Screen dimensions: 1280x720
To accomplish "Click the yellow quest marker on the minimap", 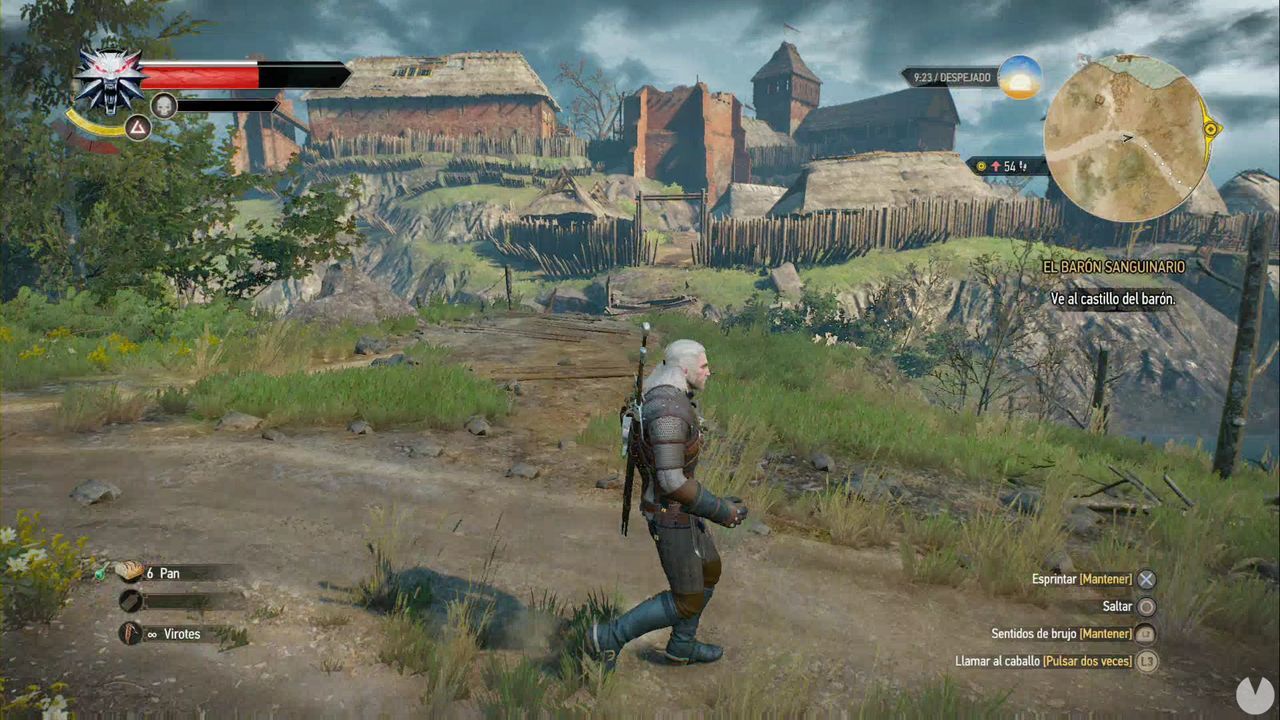I will [x=1211, y=129].
